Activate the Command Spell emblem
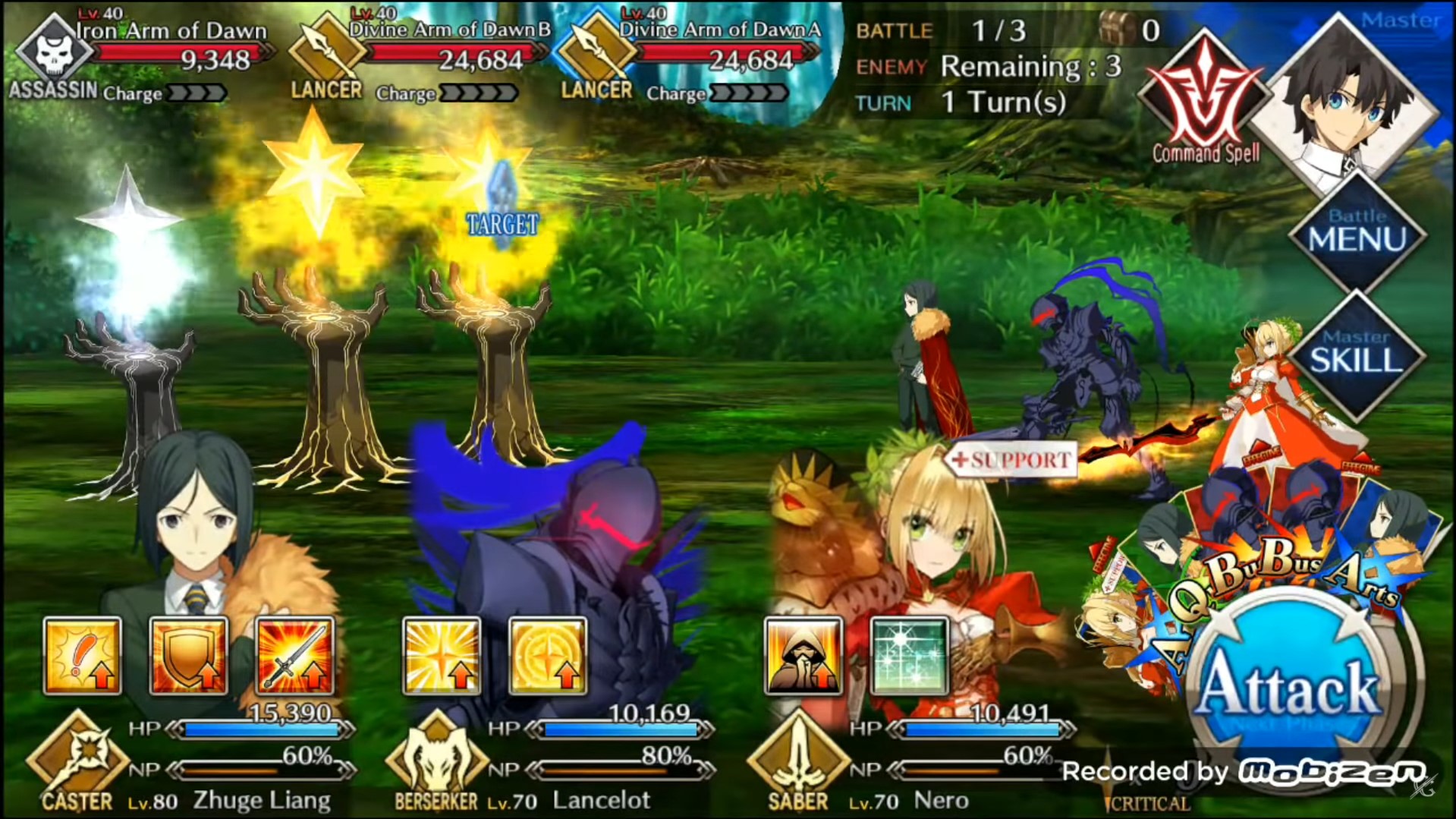1456x819 pixels. pyautogui.click(x=1205, y=102)
